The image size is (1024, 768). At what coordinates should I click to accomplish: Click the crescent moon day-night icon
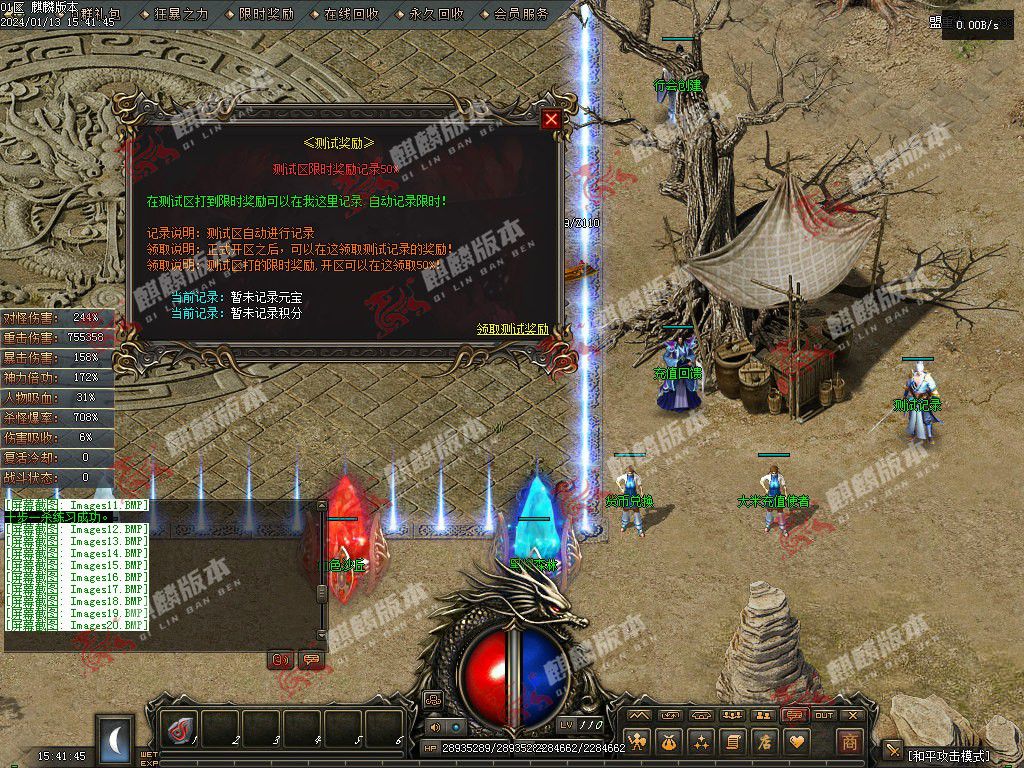click(x=116, y=740)
